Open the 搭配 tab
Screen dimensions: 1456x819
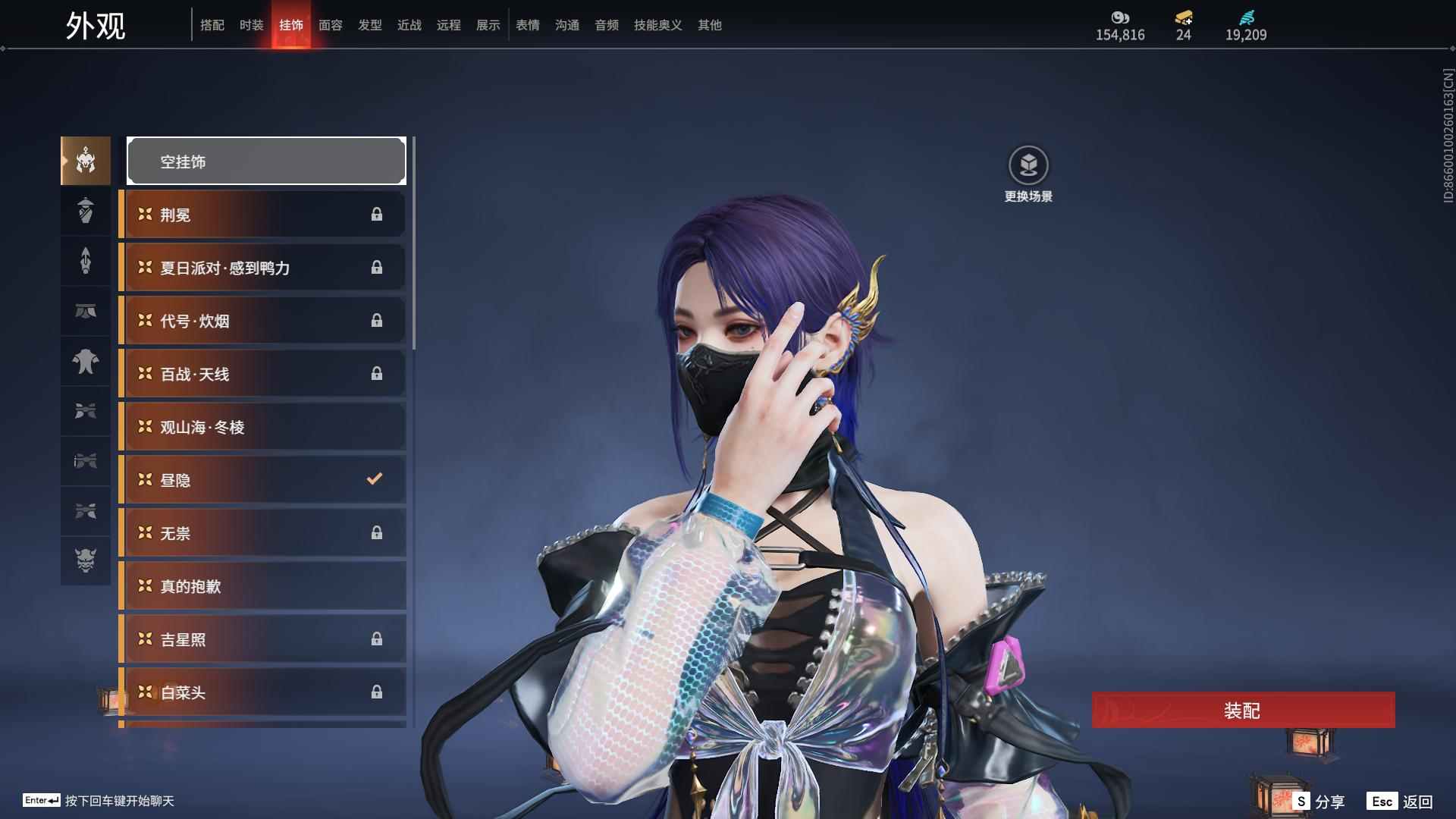pyautogui.click(x=212, y=25)
